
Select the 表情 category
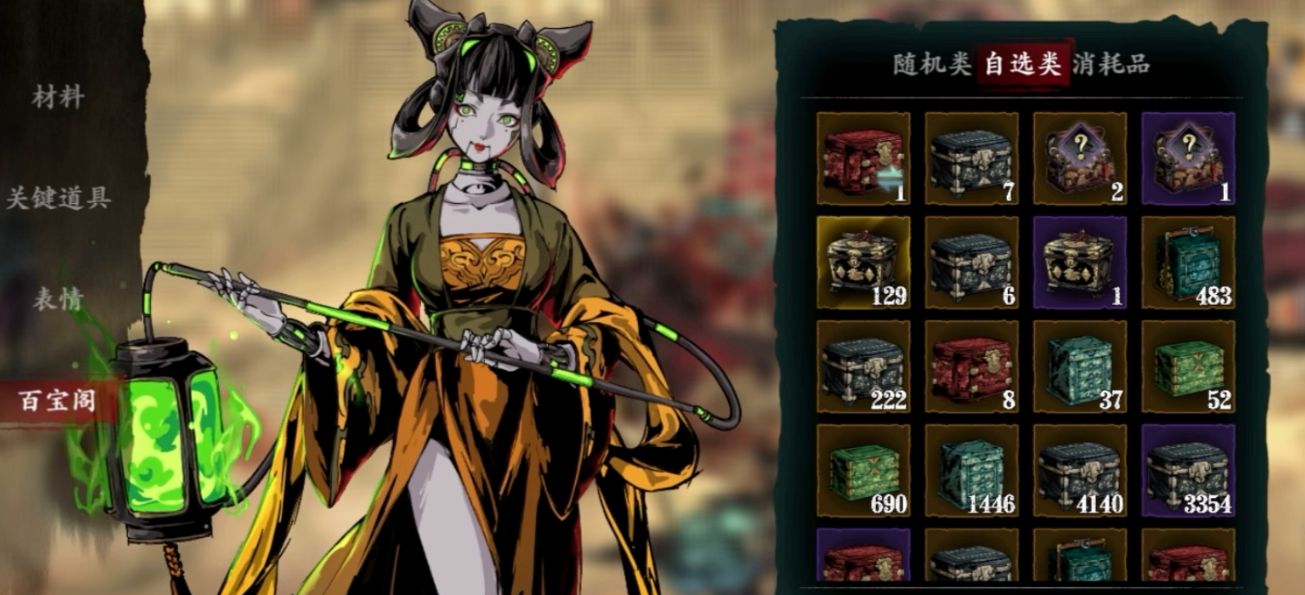(58, 299)
